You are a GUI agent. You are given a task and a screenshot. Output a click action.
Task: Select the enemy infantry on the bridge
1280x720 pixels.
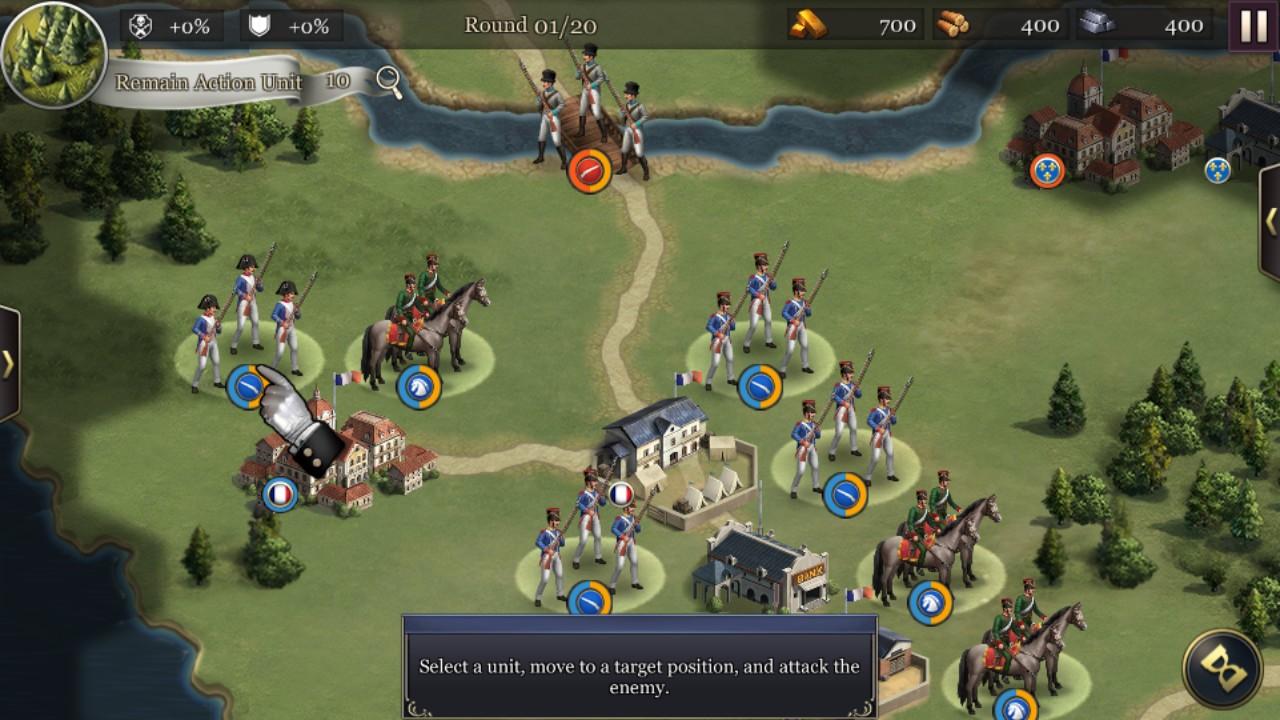[587, 115]
